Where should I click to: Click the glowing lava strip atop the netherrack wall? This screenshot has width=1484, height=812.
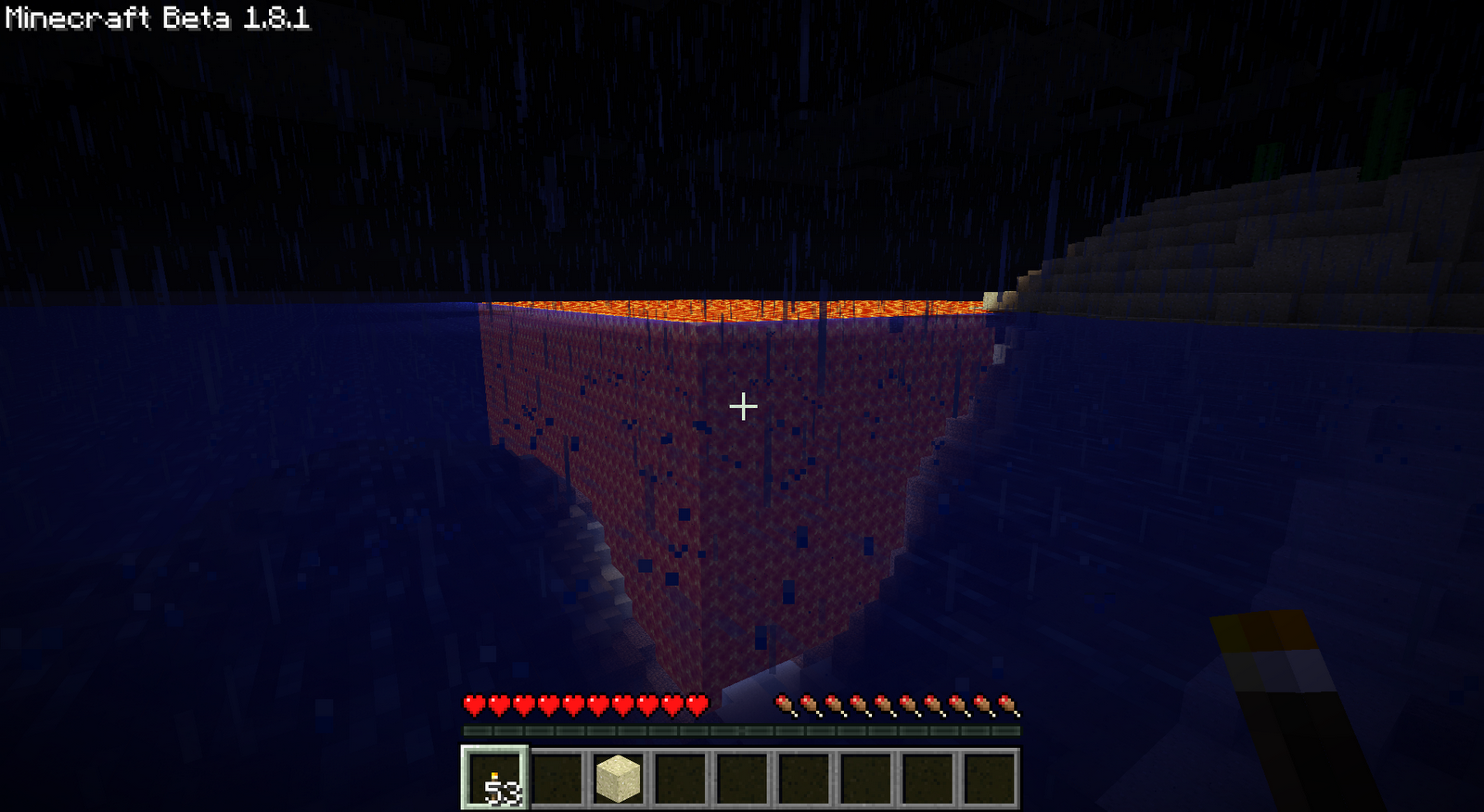[742, 309]
